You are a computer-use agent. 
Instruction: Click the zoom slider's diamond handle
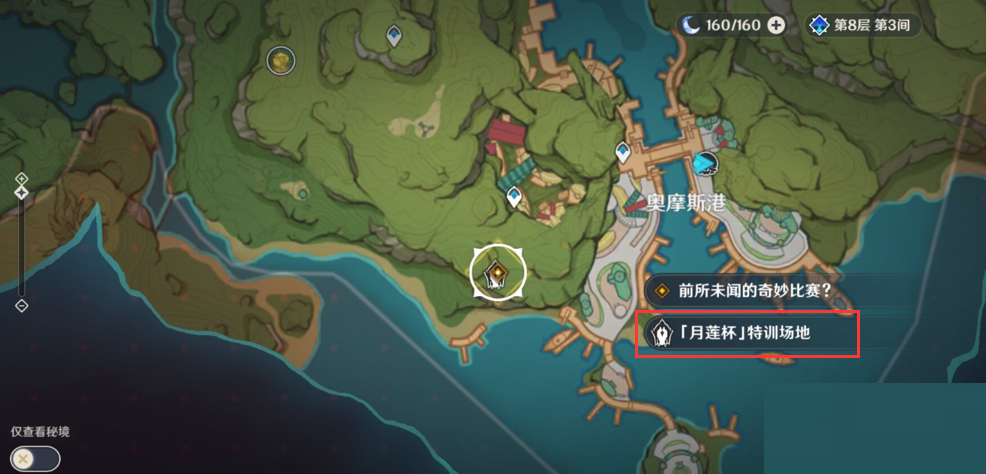[x=22, y=193]
